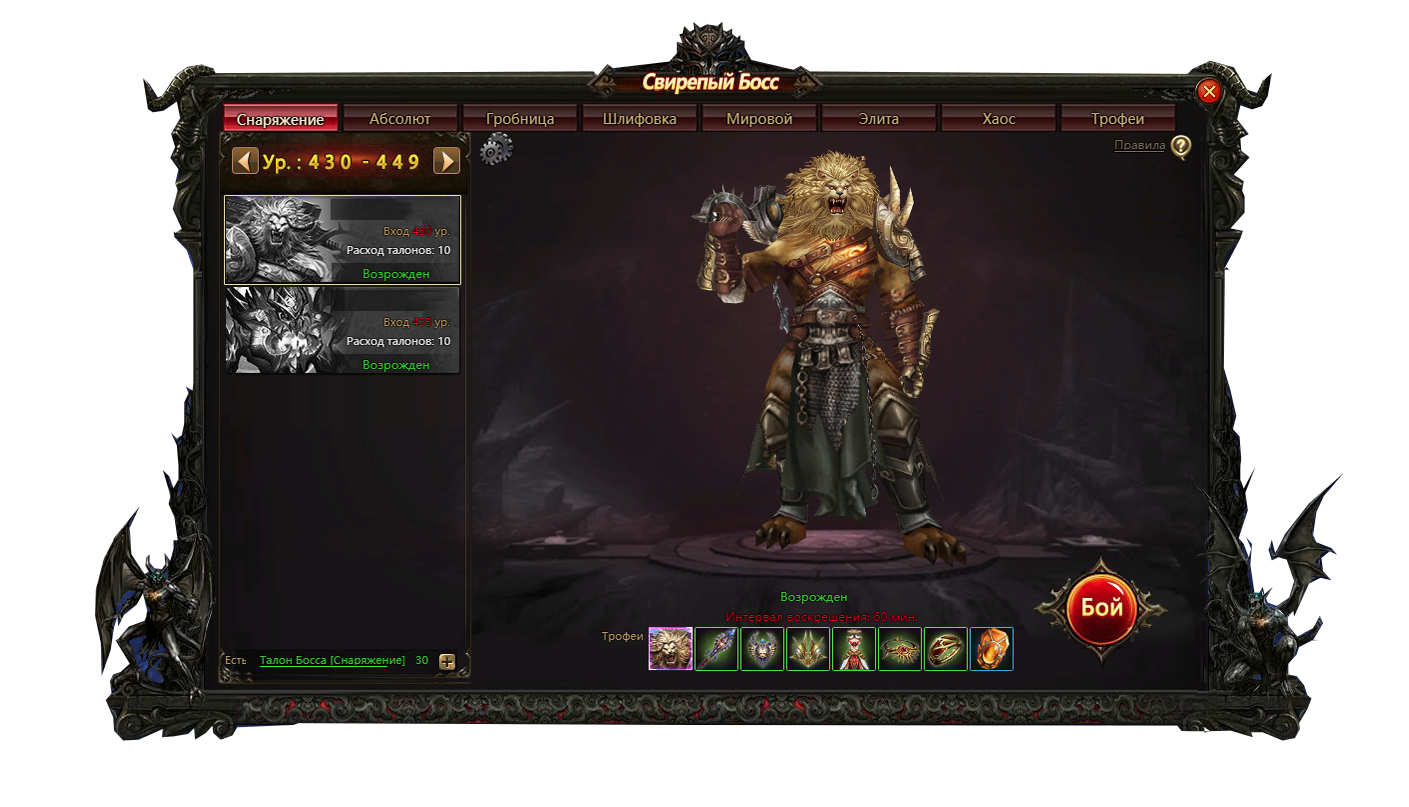The image size is (1409, 807).
Task: Switch to the Шлифовка tab
Action: click(x=640, y=119)
